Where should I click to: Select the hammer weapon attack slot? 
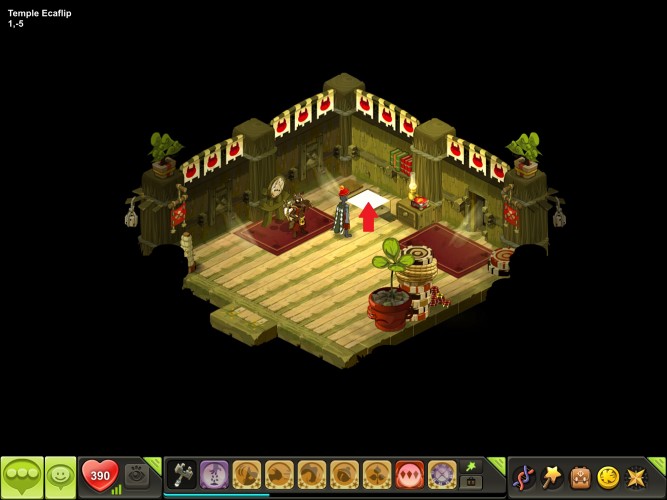(x=182, y=473)
